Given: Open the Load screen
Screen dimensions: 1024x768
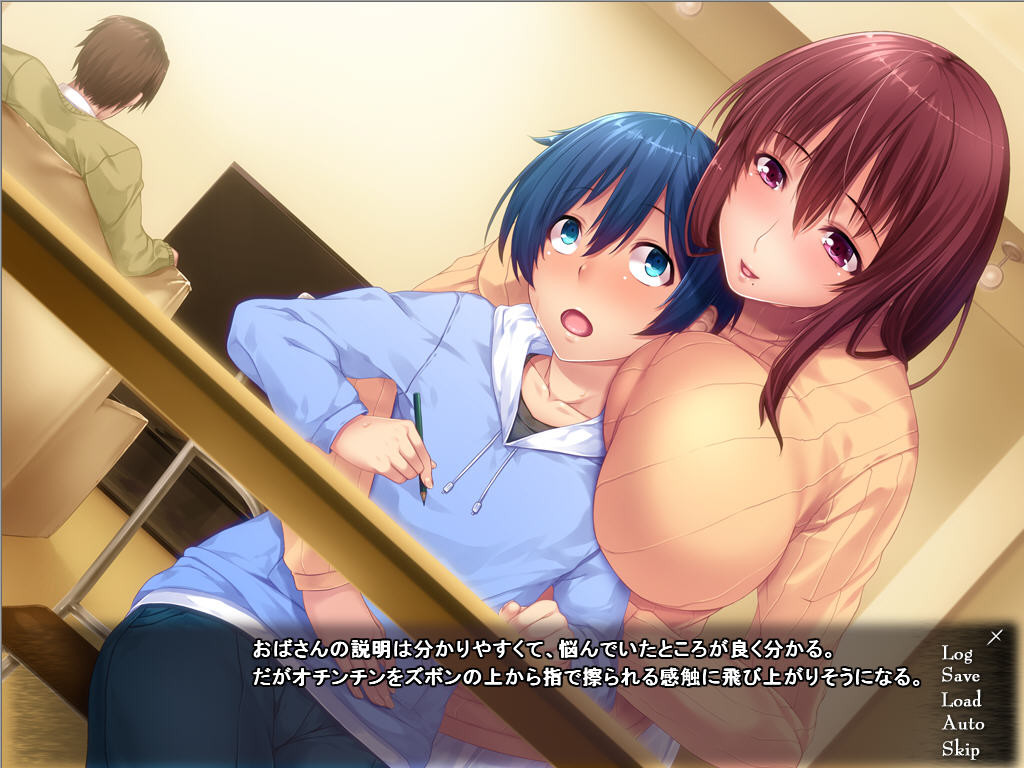Looking at the screenshot, I should coord(961,700).
